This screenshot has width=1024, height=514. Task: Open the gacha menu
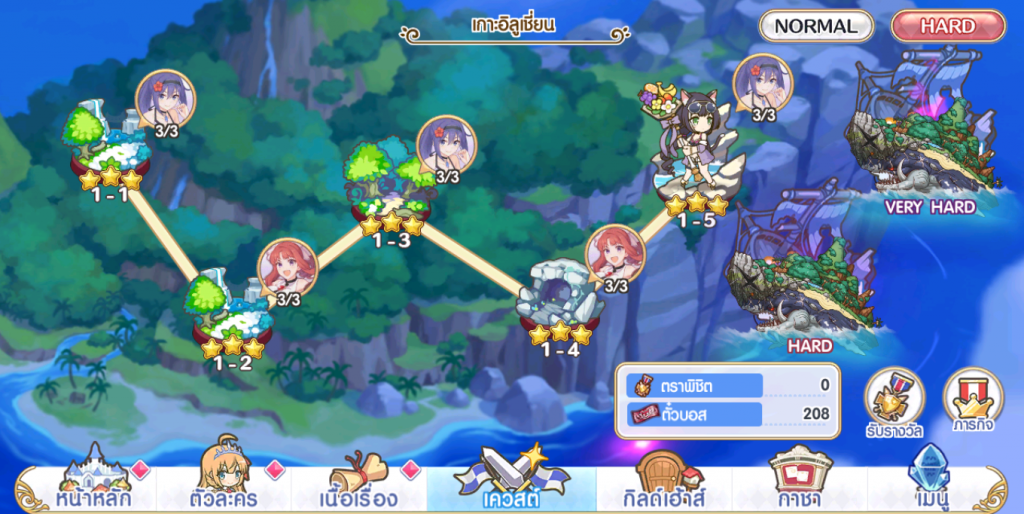800,478
